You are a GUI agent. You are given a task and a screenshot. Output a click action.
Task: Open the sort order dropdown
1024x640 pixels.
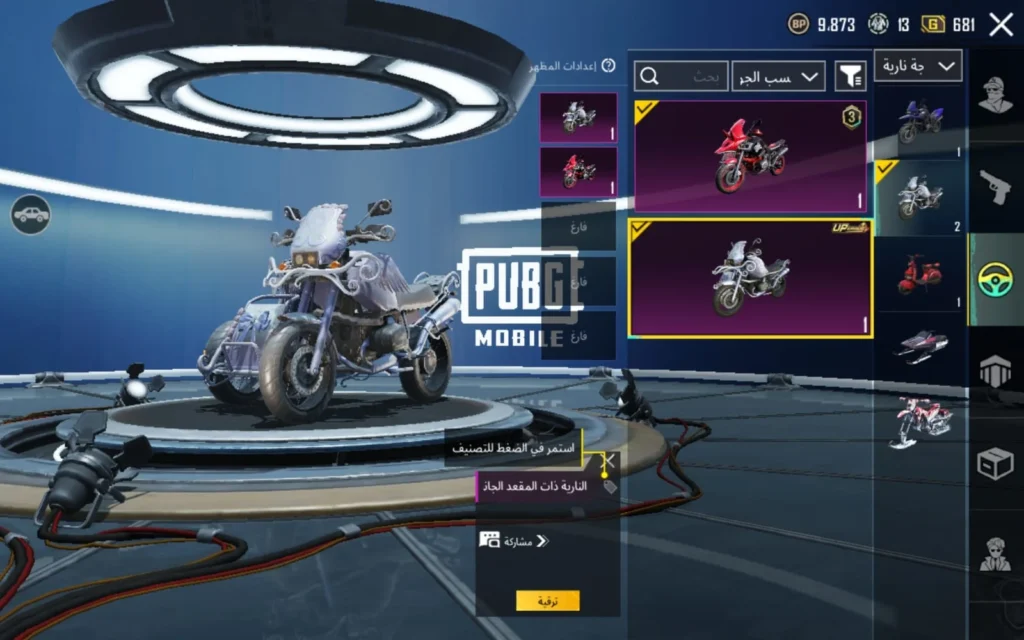click(x=778, y=76)
